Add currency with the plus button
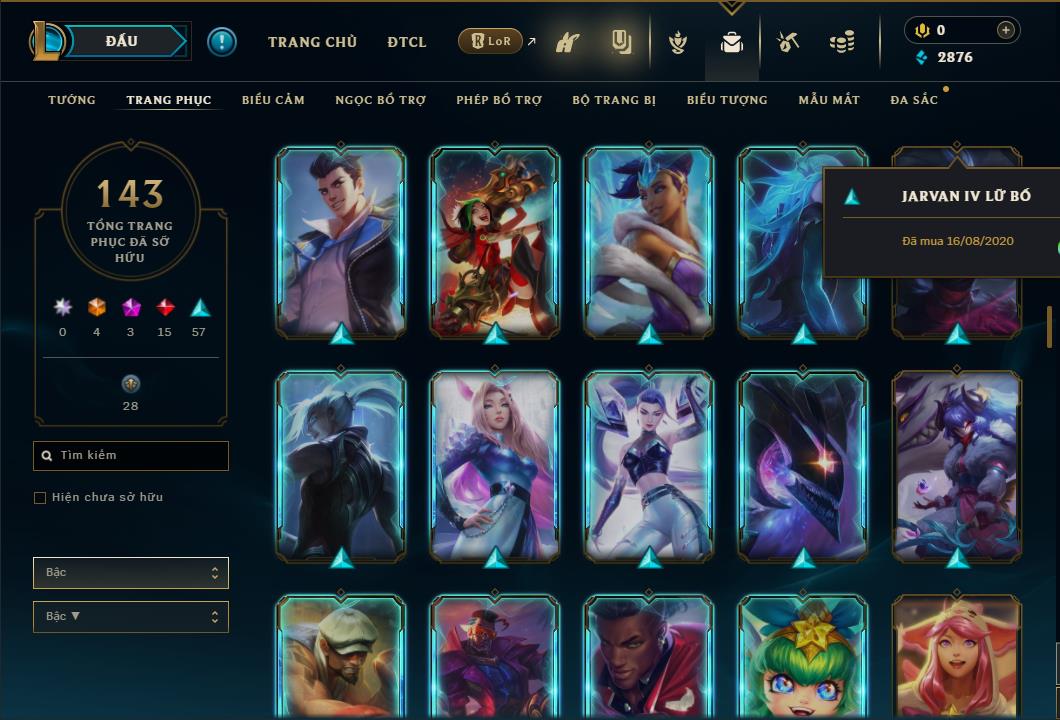Screen dimensions: 1060x720 point(1005,30)
